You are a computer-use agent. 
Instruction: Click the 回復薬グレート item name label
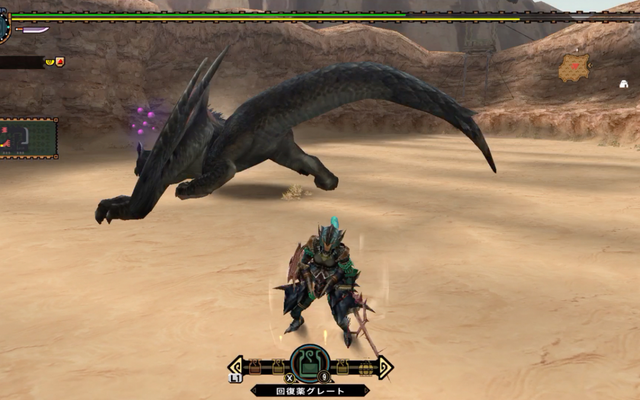click(309, 390)
